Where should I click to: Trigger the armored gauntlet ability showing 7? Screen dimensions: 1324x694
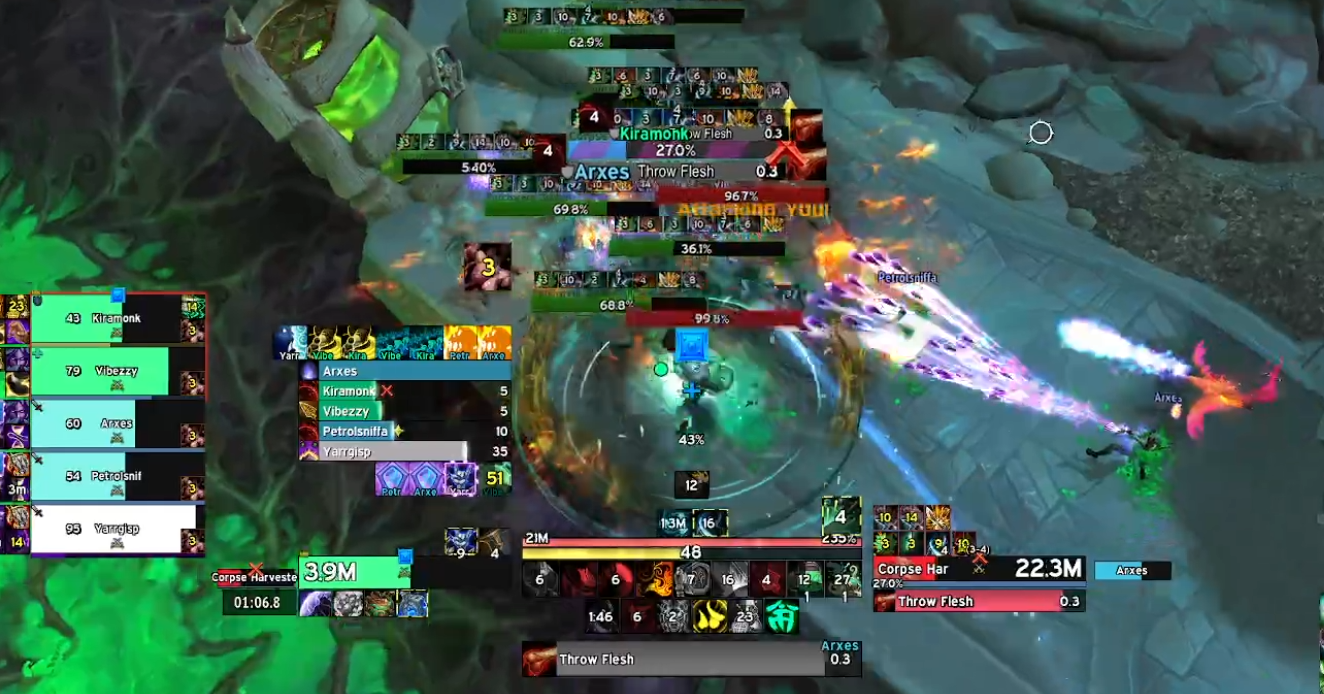pyautogui.click(x=689, y=579)
